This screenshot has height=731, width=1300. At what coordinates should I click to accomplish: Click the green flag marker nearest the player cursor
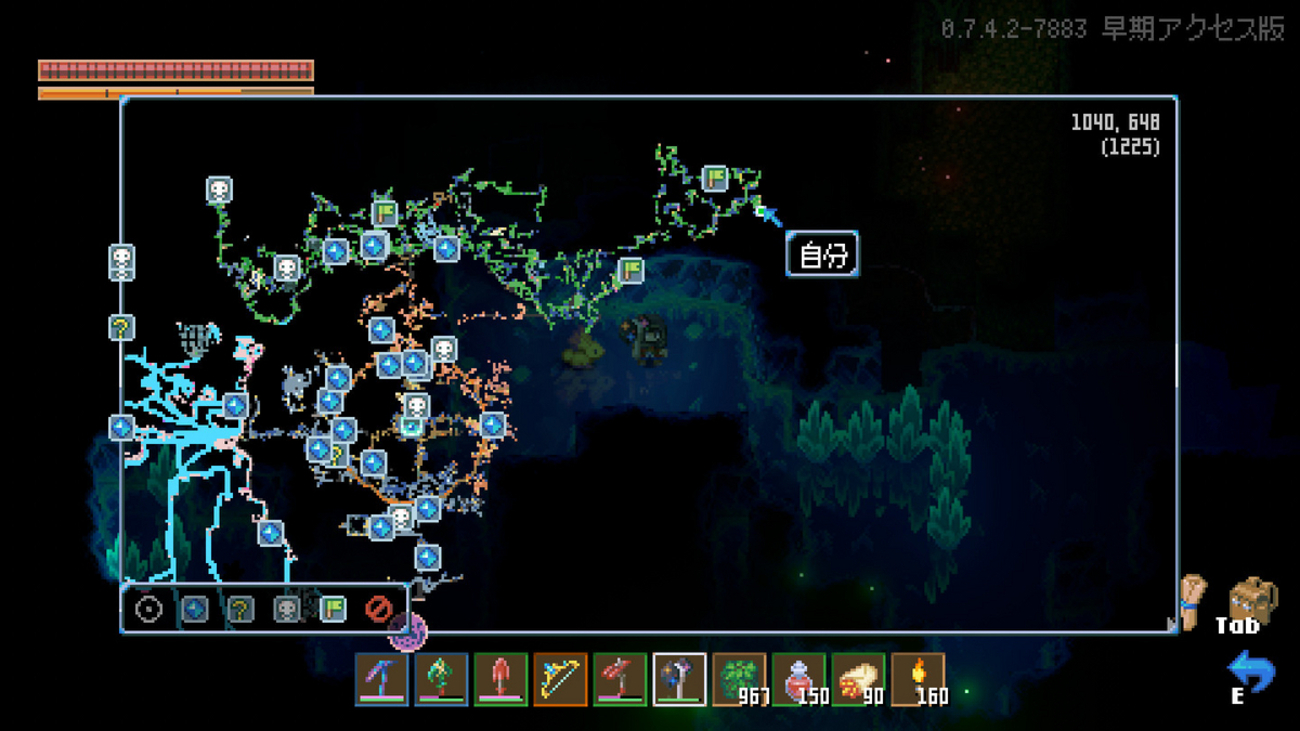(714, 179)
